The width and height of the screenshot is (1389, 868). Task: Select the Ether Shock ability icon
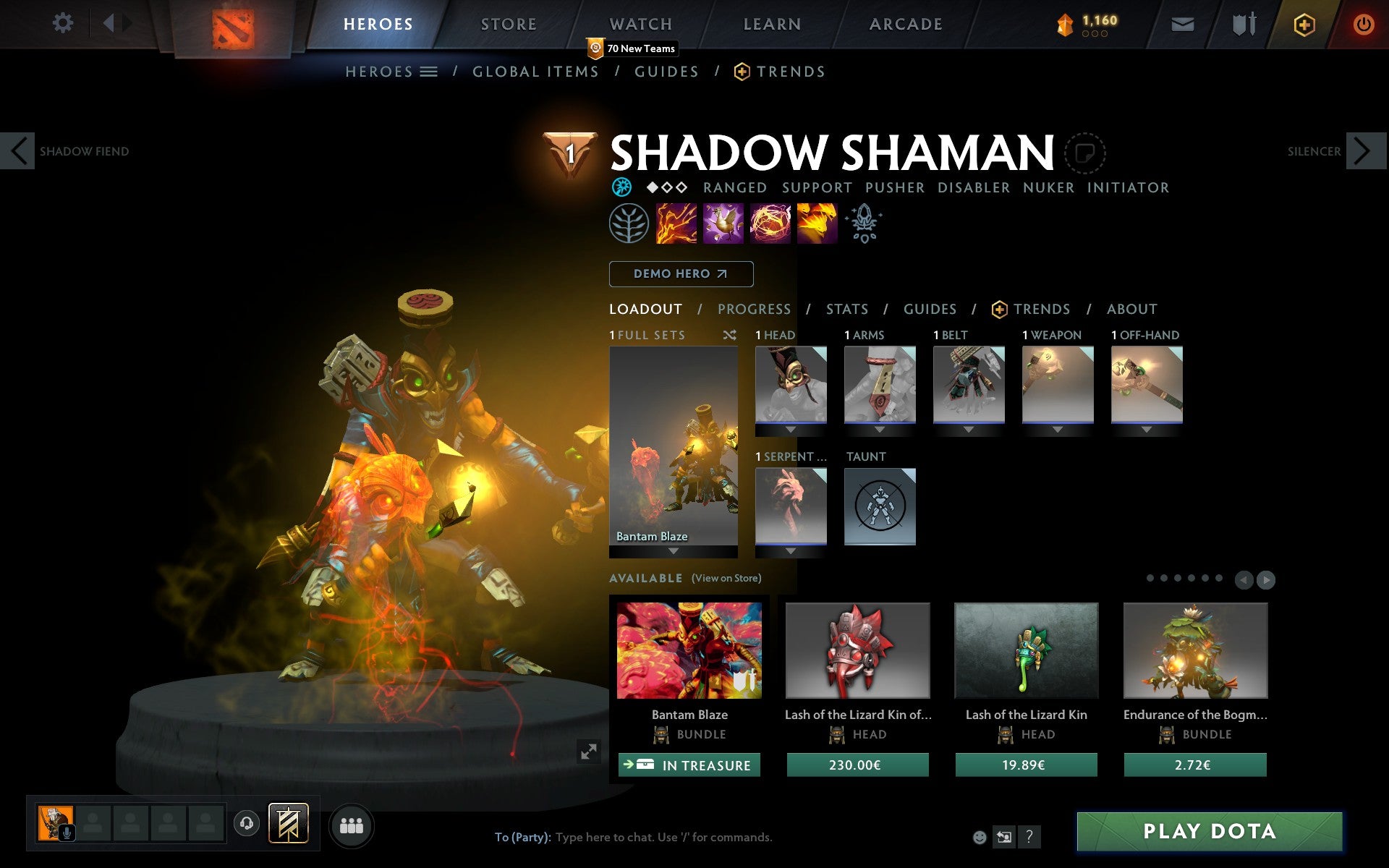pos(674,224)
